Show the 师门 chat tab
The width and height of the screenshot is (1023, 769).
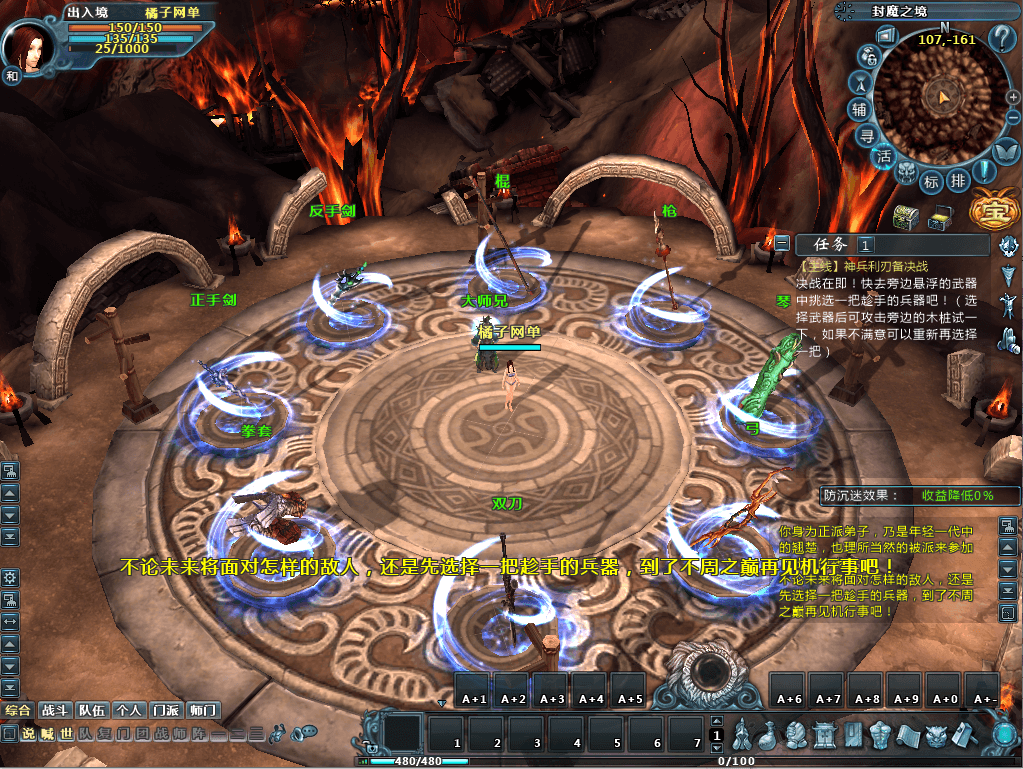[x=202, y=710]
